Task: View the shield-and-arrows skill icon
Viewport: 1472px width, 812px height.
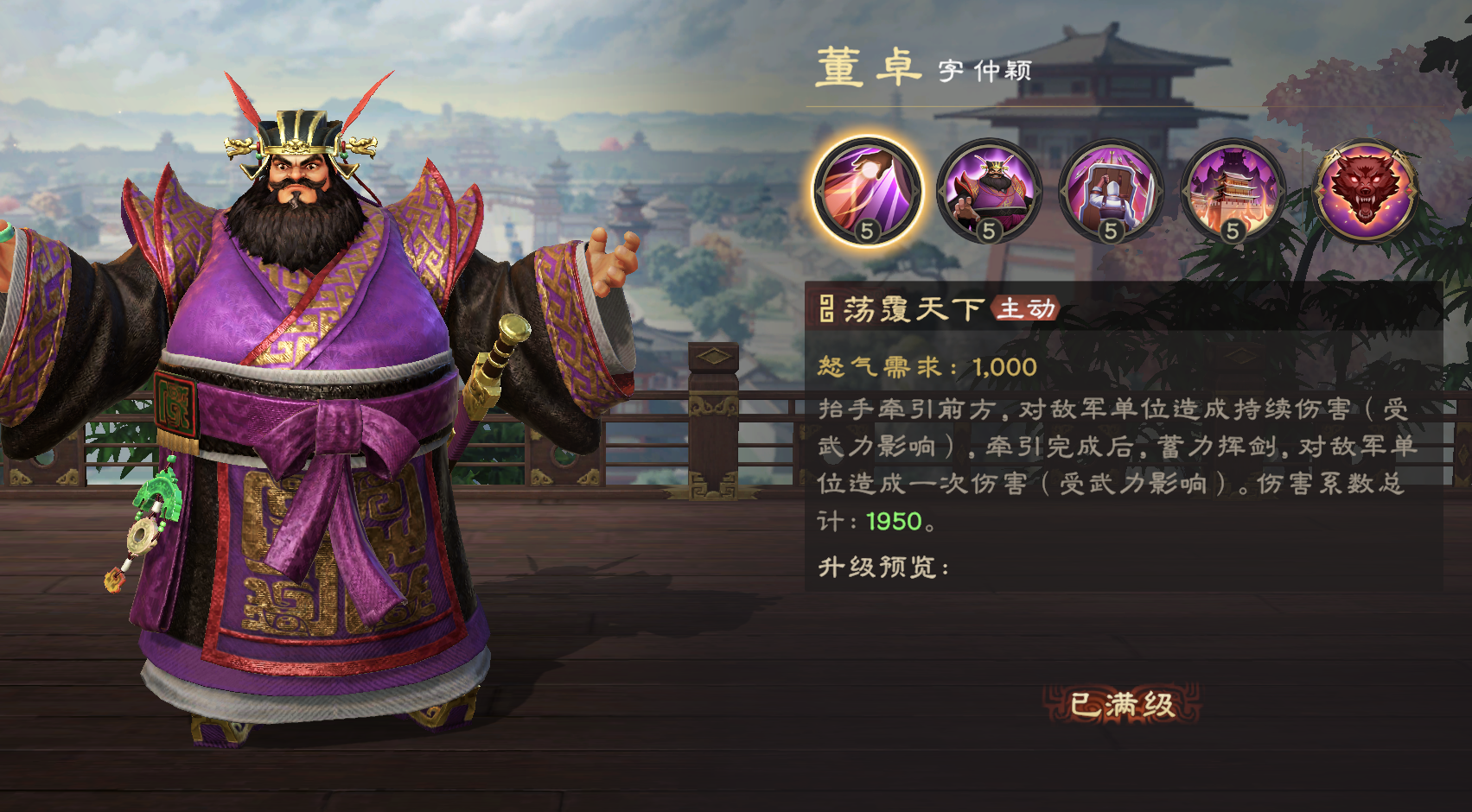Action: 1112,192
